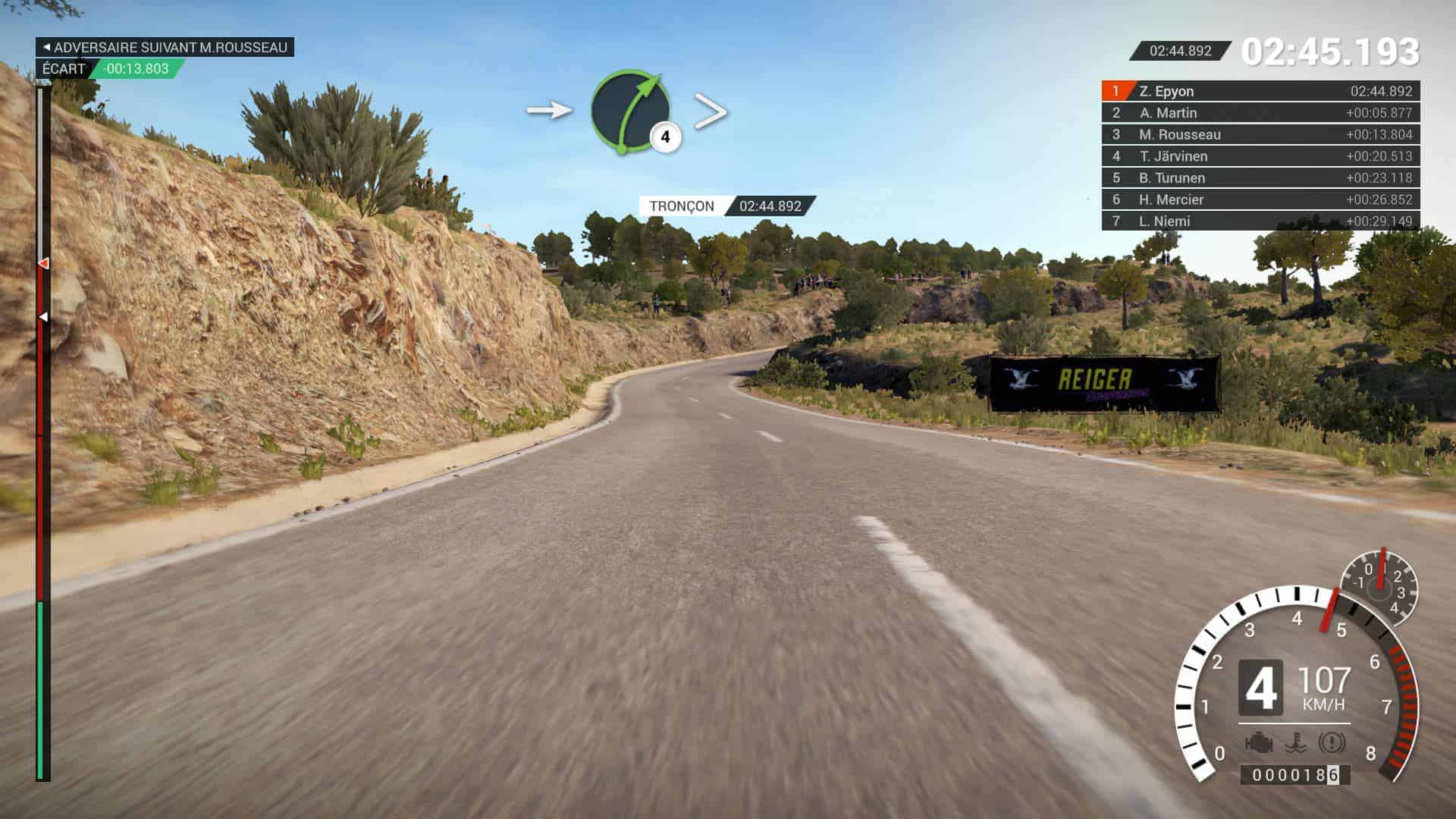Click the coolant temperature warning icon
This screenshot has width=1456, height=819.
pyautogui.click(x=1295, y=742)
